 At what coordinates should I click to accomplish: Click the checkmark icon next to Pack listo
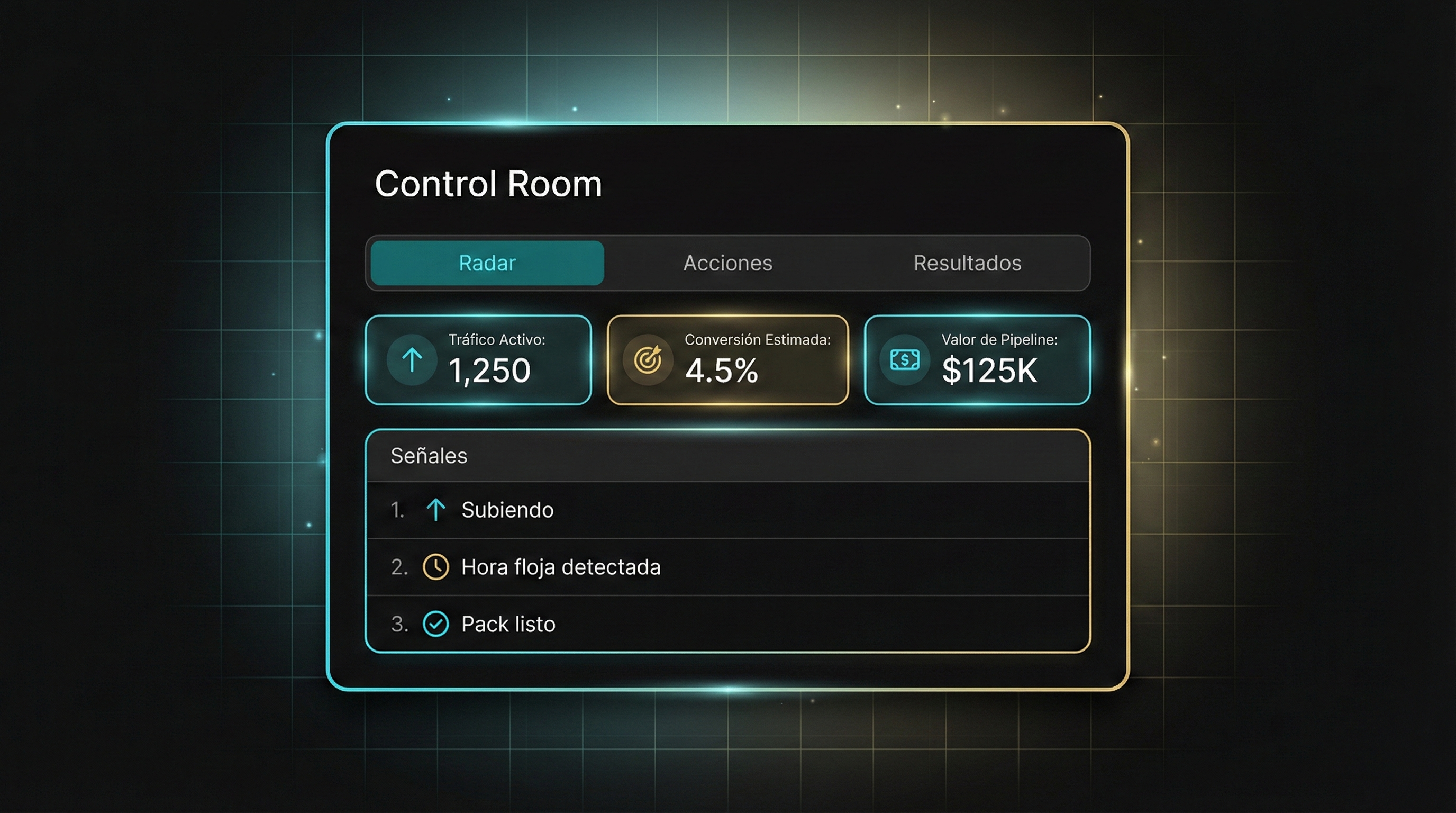(435, 624)
